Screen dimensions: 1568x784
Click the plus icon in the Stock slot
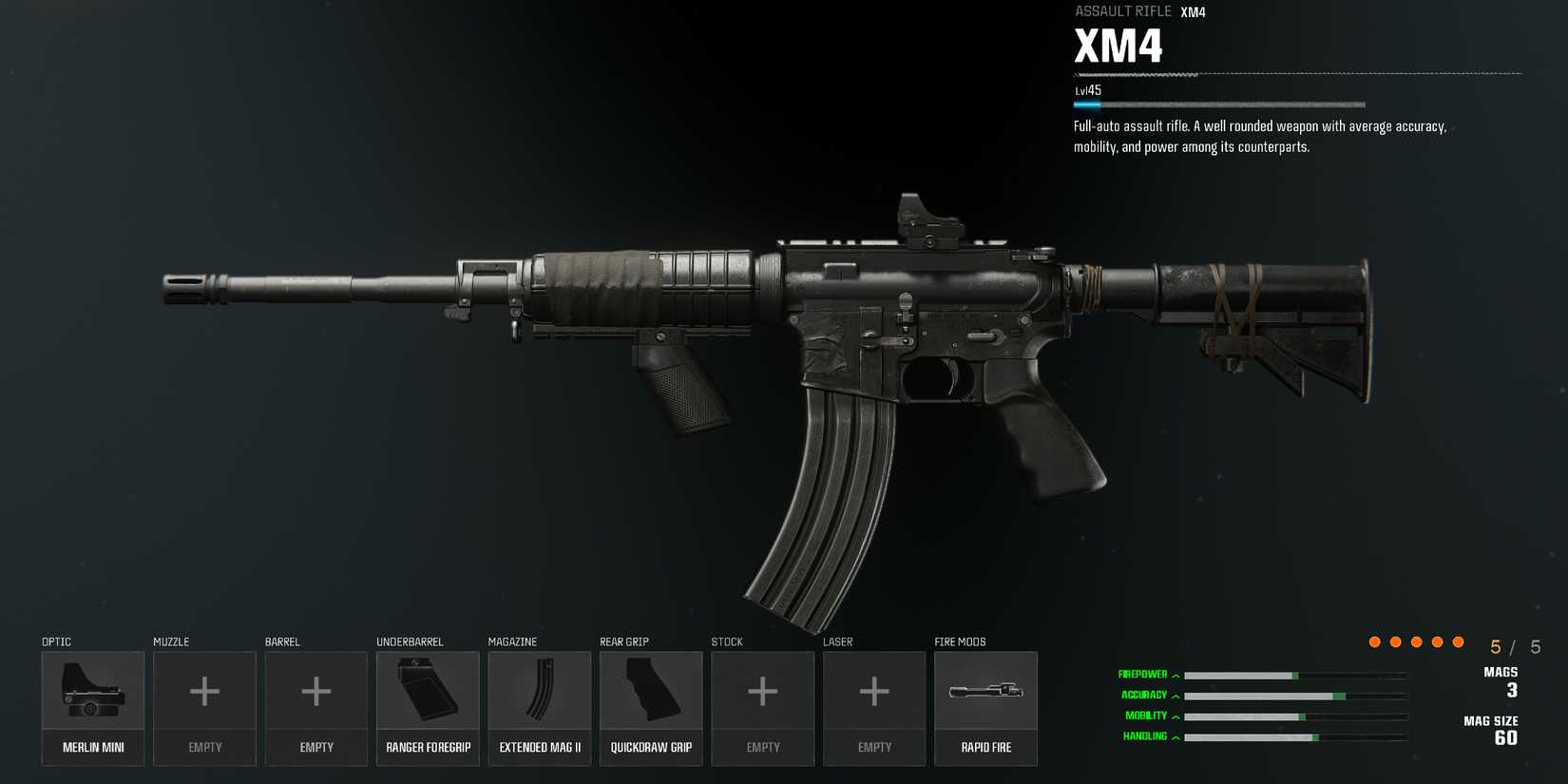[x=762, y=691]
